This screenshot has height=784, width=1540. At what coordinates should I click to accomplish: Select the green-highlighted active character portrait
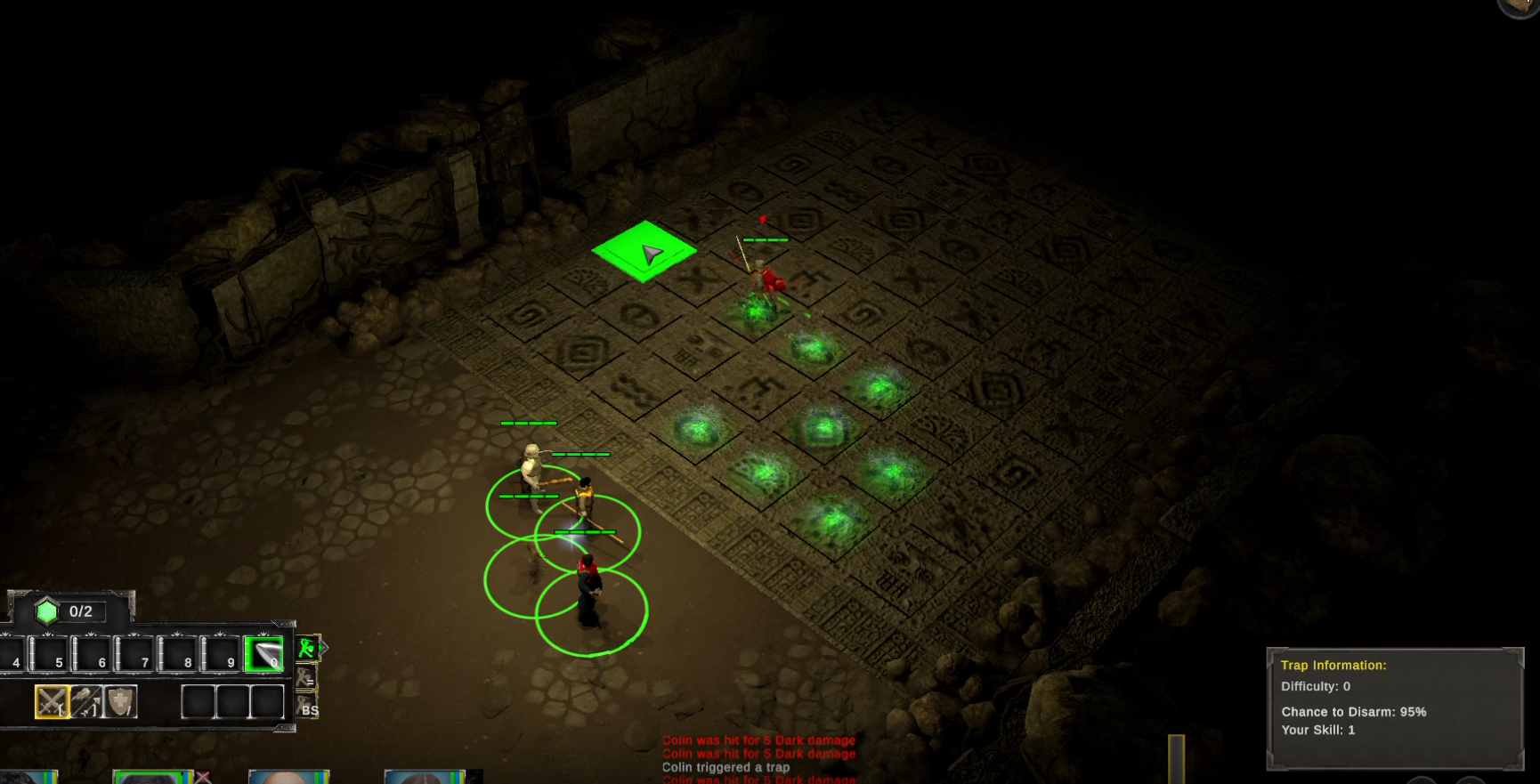(x=152, y=777)
